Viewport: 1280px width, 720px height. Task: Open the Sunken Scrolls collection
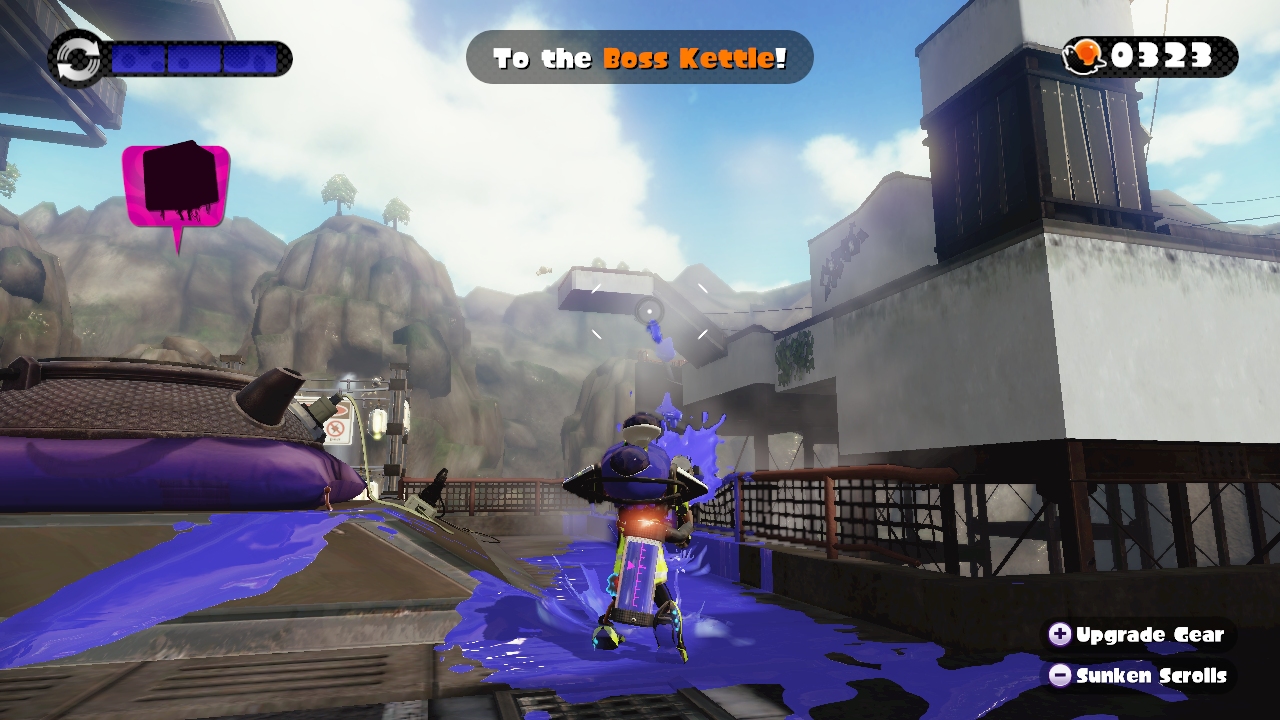pyautogui.click(x=1138, y=676)
